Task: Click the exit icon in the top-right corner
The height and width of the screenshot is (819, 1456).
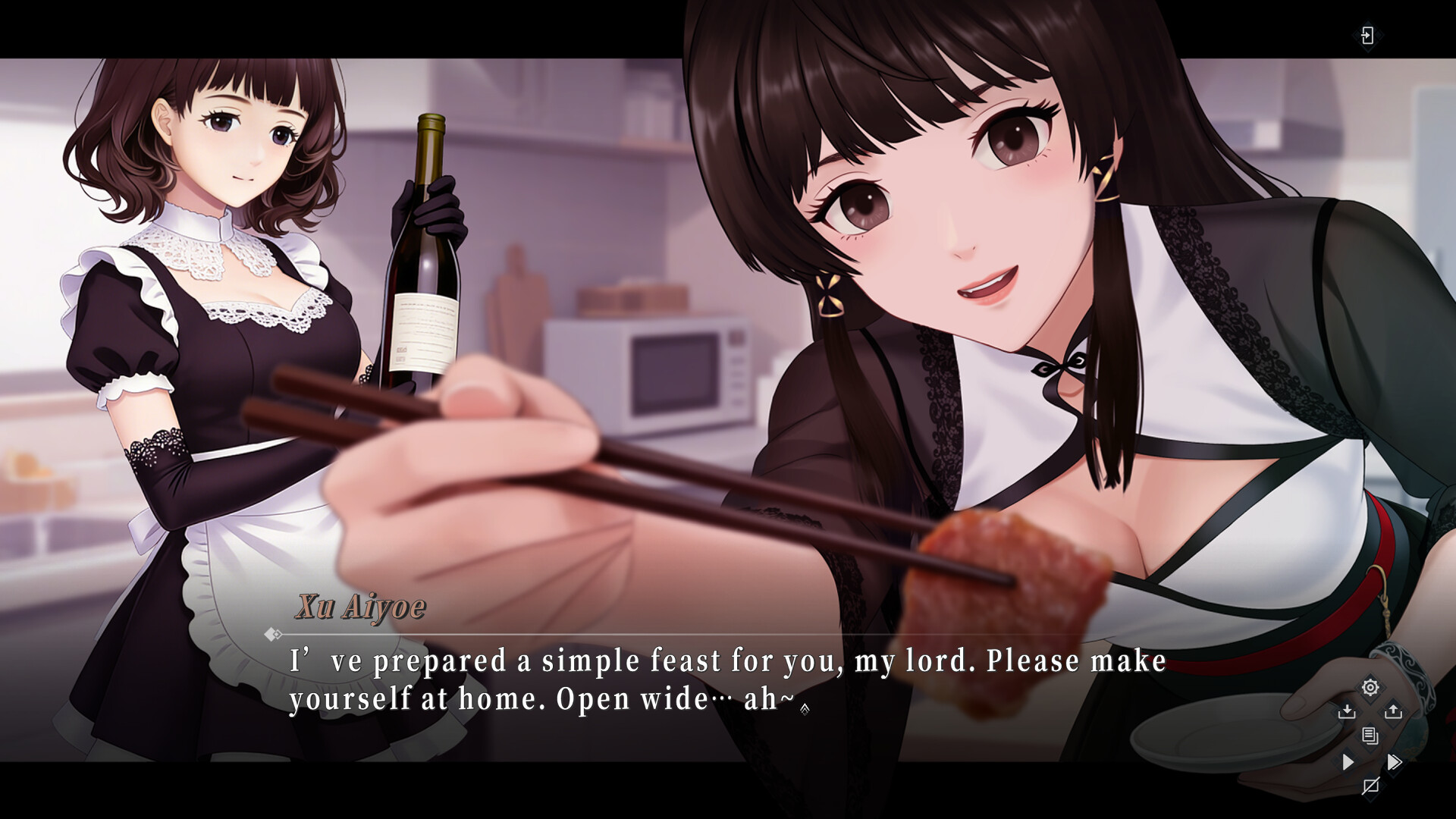Action: pyautogui.click(x=1370, y=36)
